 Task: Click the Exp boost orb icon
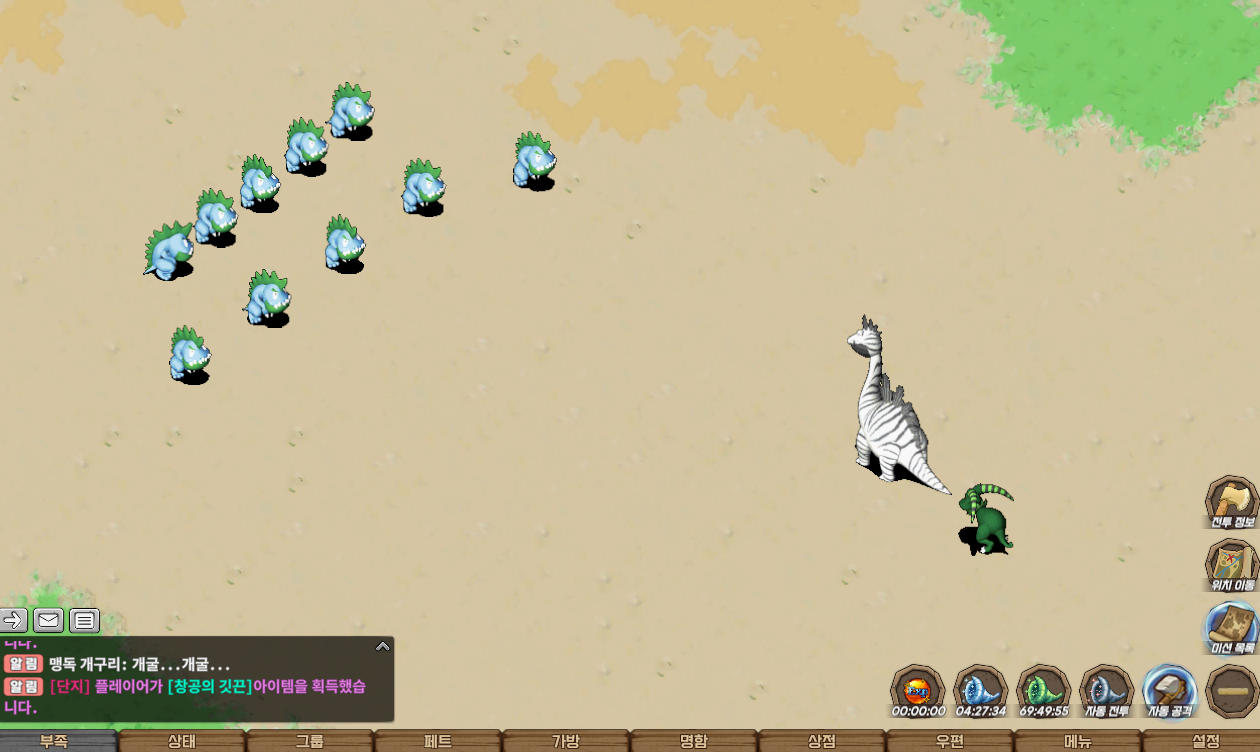(x=917, y=690)
